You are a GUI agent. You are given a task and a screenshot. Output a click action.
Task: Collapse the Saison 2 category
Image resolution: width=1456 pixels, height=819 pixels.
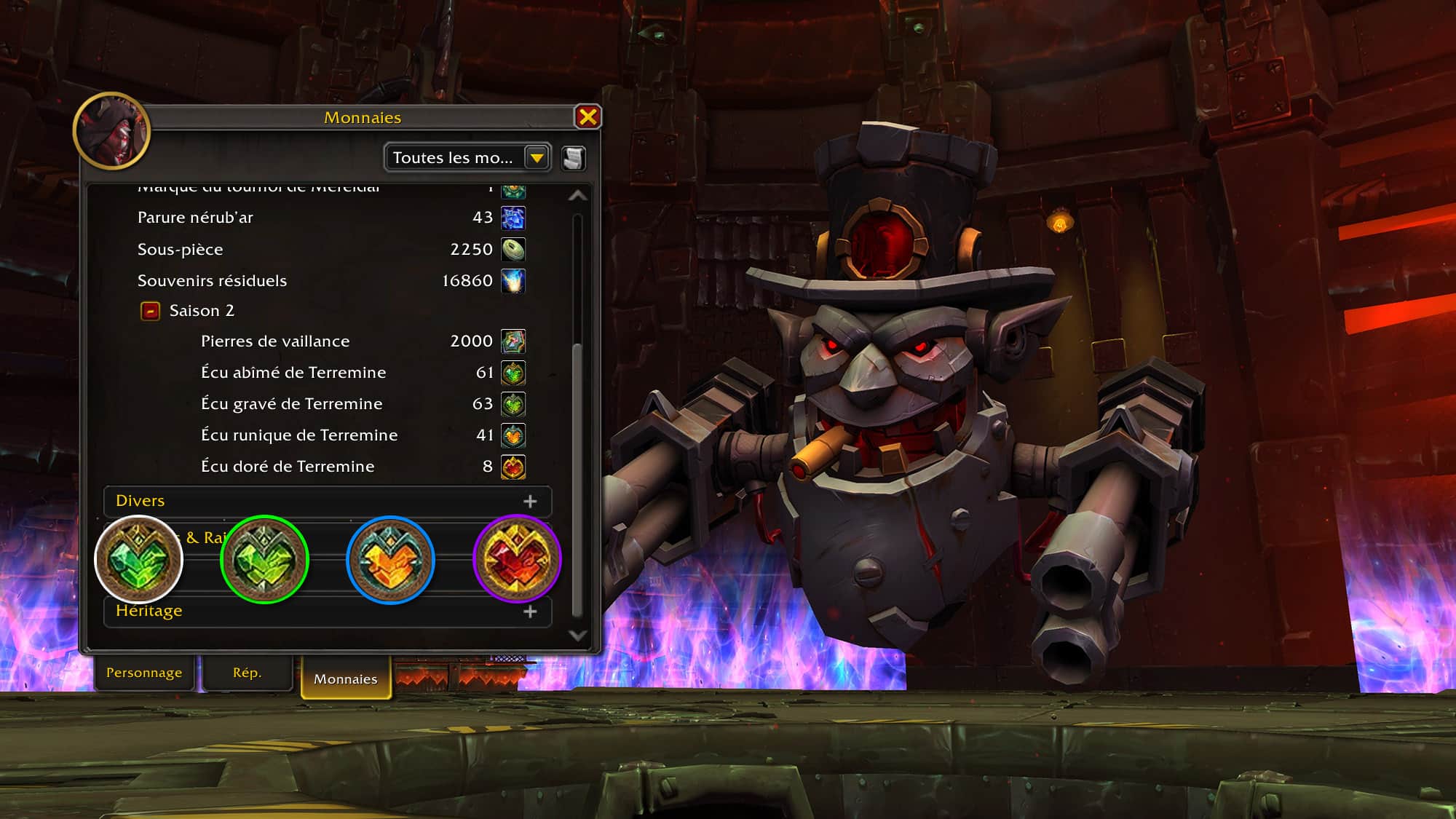[x=151, y=312]
